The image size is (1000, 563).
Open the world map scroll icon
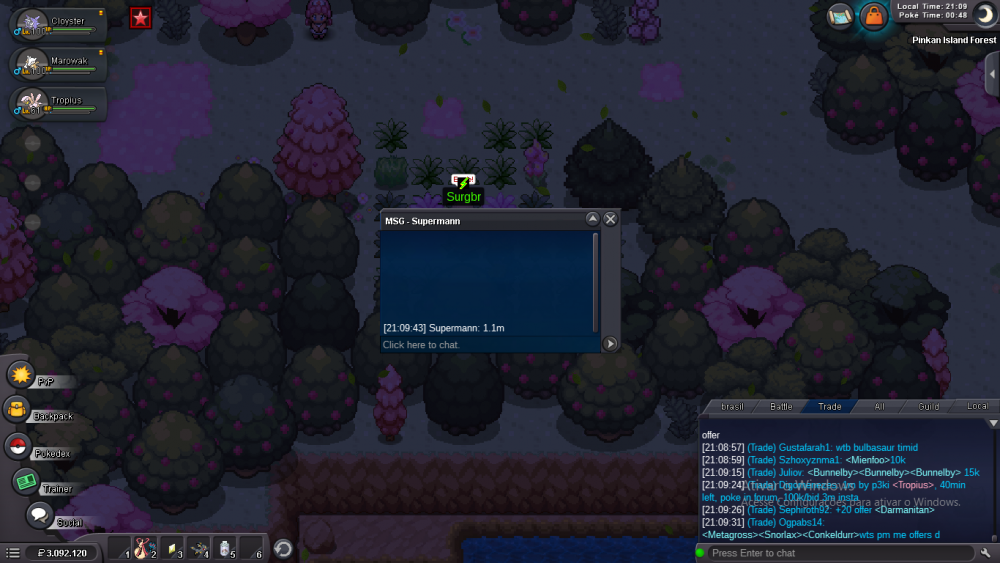(840, 16)
